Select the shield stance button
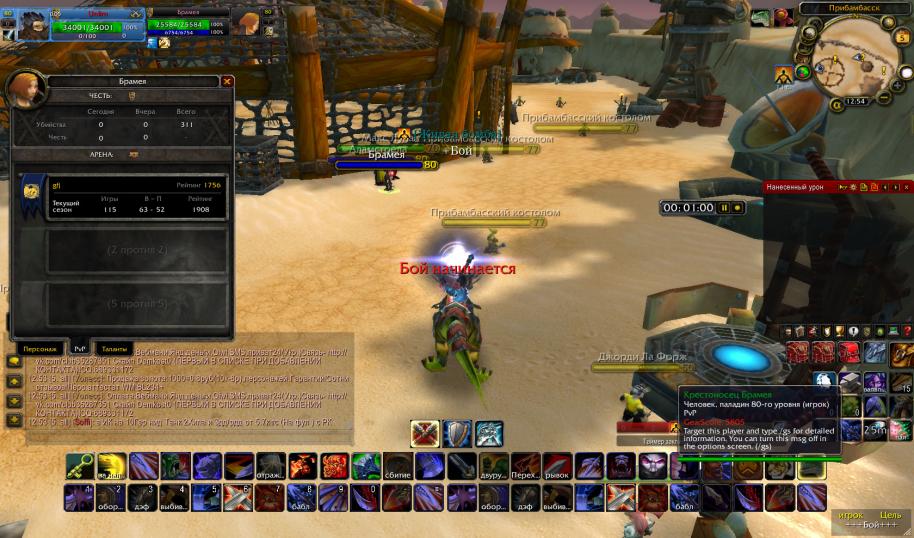This screenshot has width=914, height=538. pyautogui.click(x=457, y=434)
